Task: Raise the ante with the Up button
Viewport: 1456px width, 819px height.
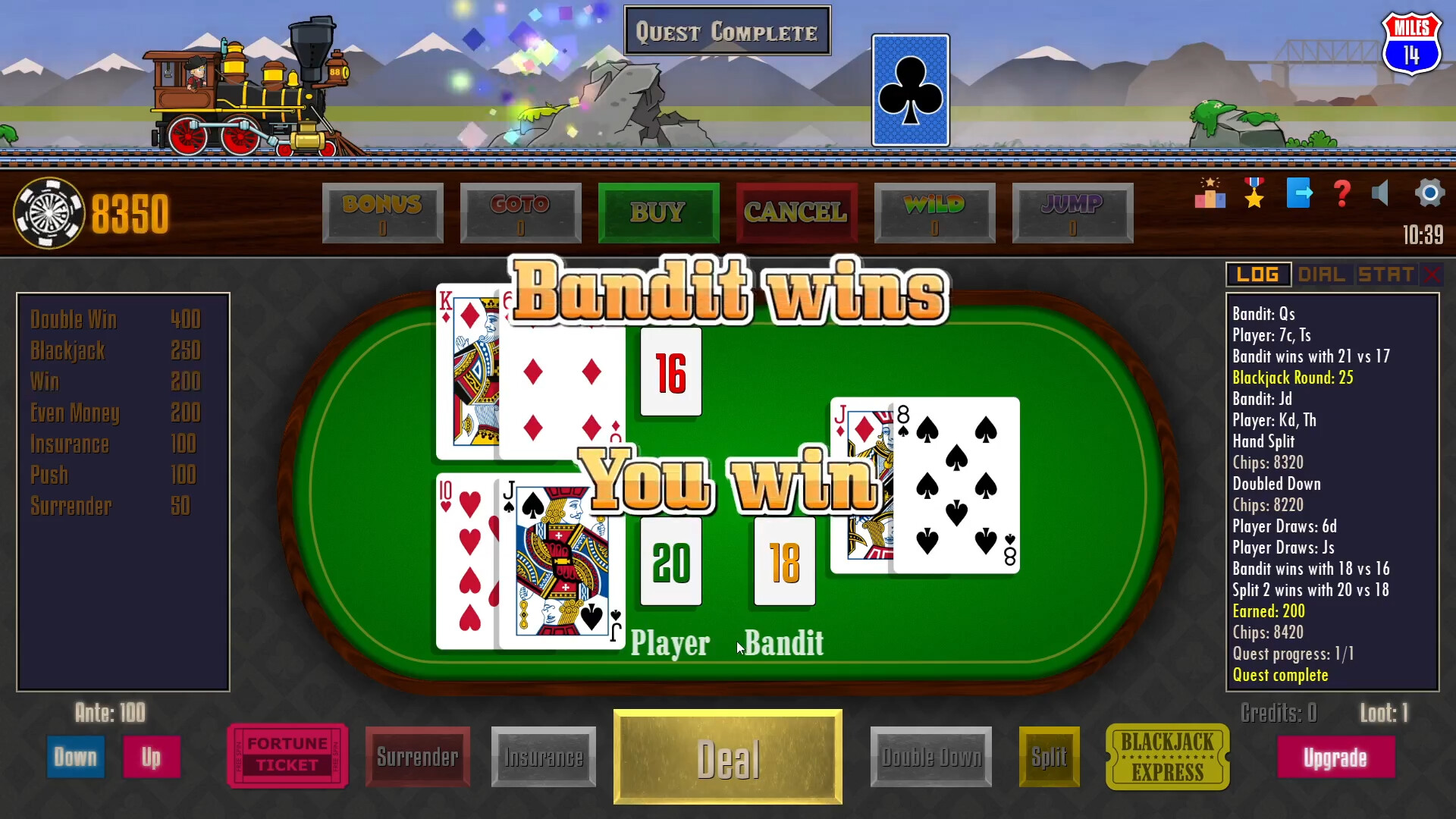Action: point(152,756)
